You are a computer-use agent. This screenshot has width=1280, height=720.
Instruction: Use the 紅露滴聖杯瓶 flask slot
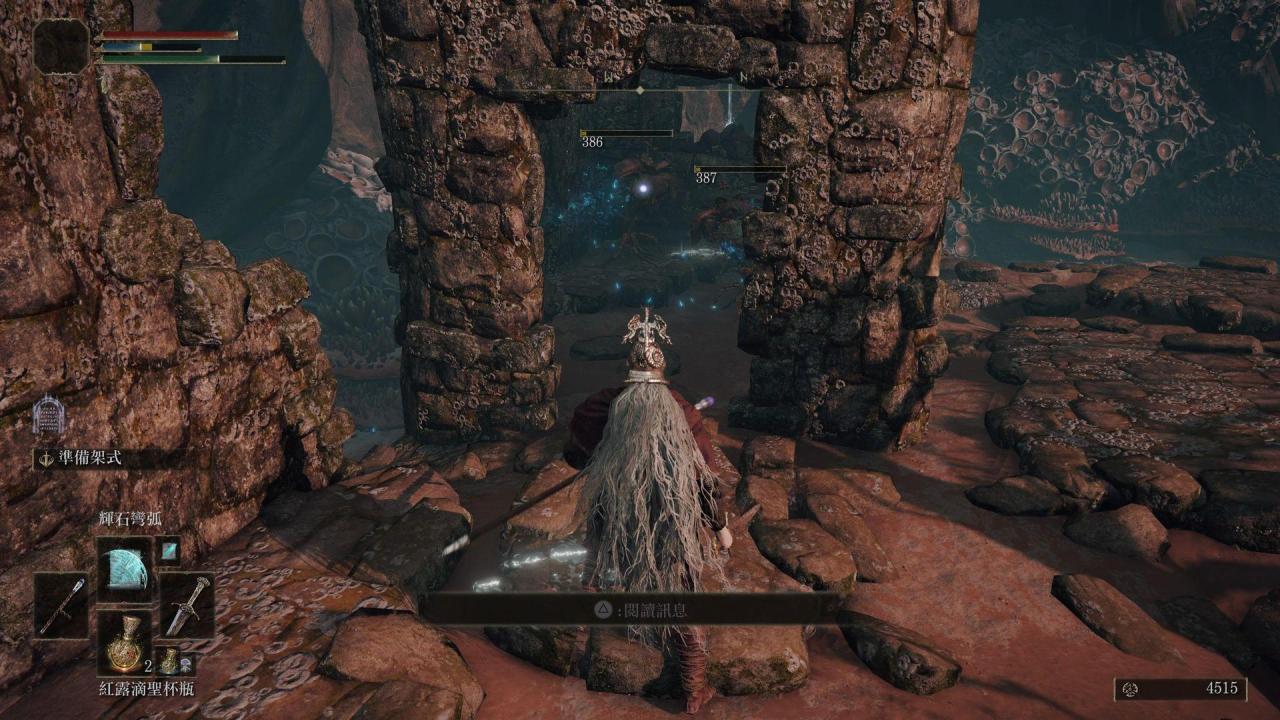click(125, 641)
